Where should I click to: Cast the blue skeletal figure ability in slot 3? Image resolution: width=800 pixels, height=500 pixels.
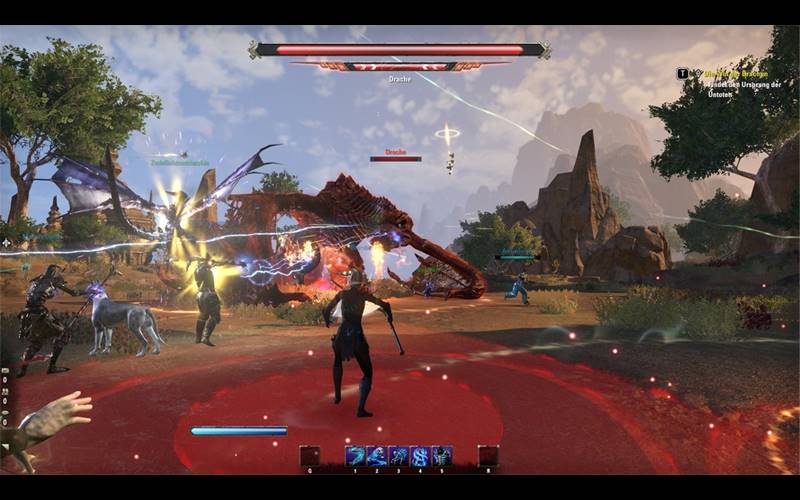[x=398, y=456]
